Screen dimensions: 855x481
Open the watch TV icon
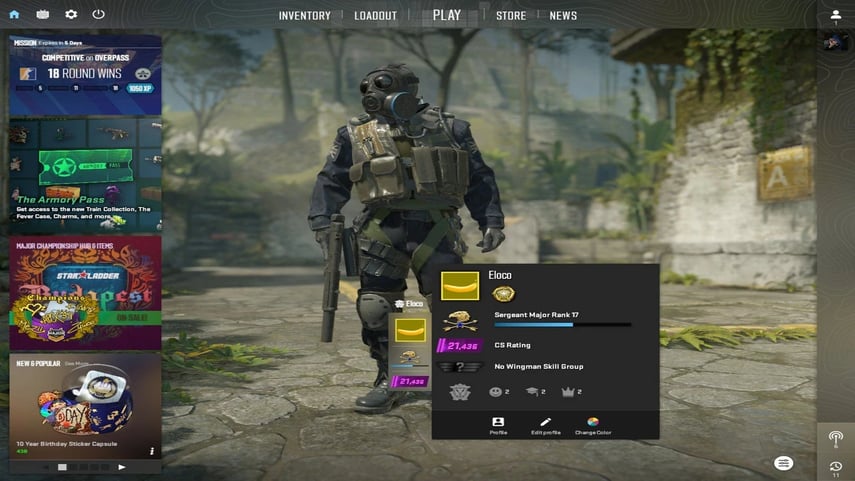click(x=42, y=15)
